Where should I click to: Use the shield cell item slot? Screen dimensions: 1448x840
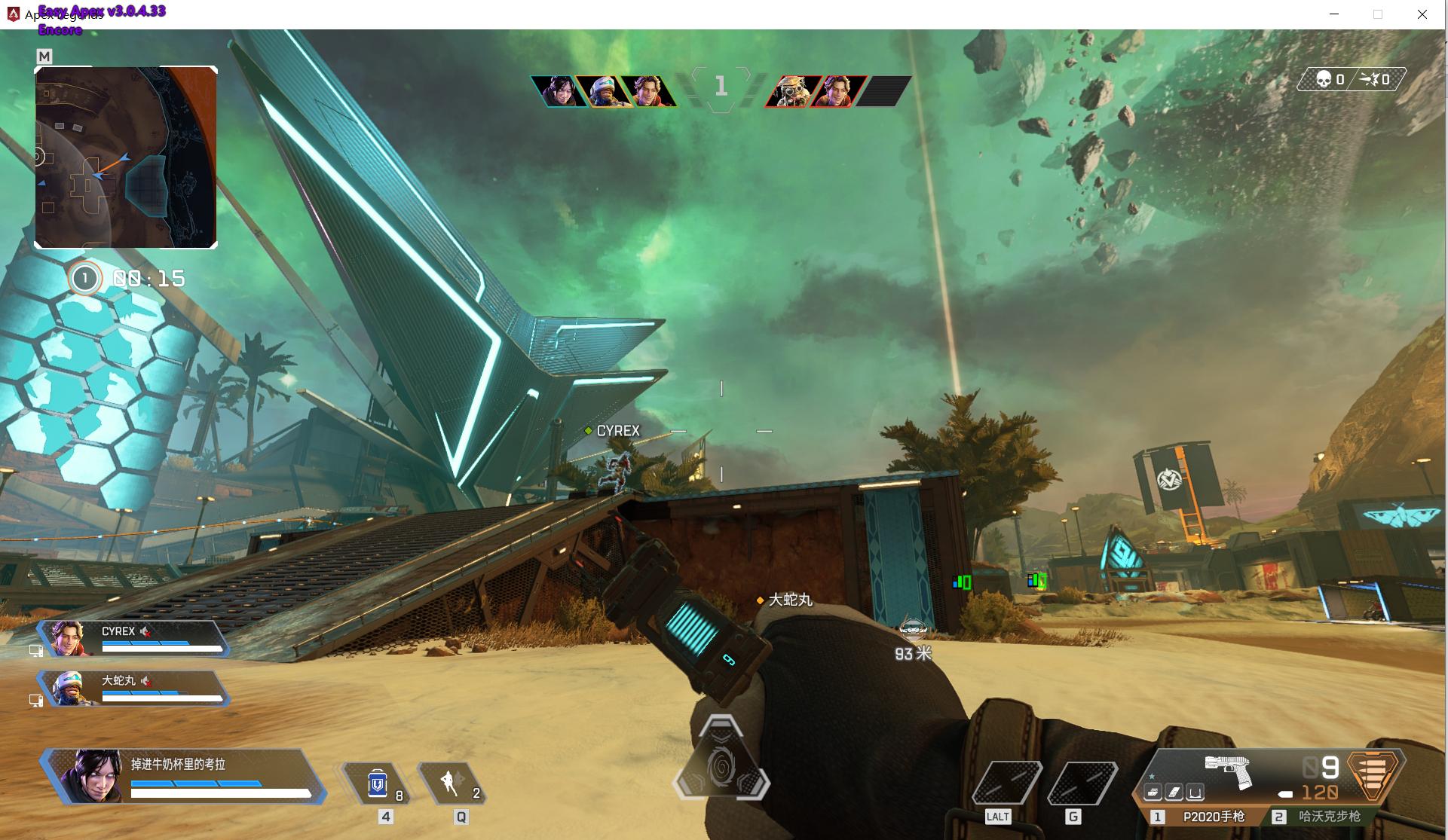(x=378, y=784)
